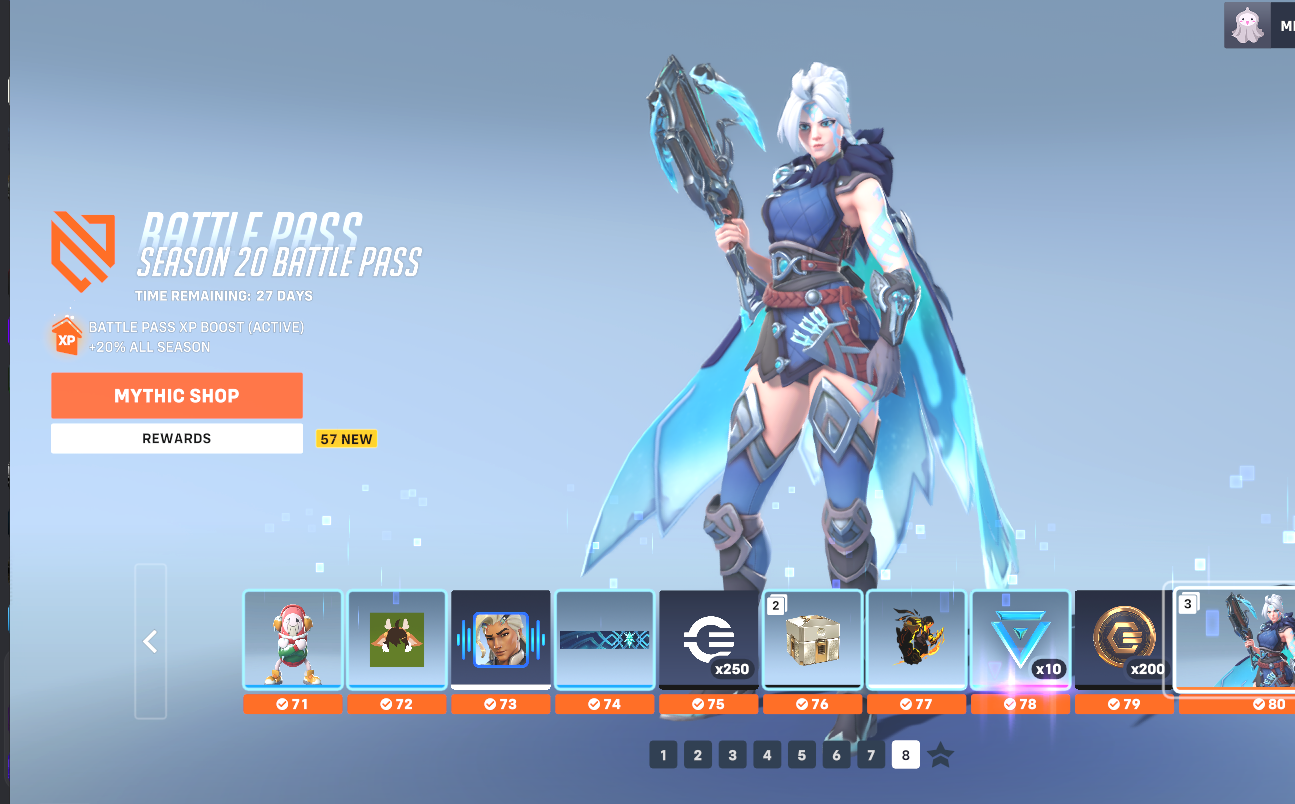Open the Mythic Shop
The height and width of the screenshot is (804, 1295).
pos(177,396)
